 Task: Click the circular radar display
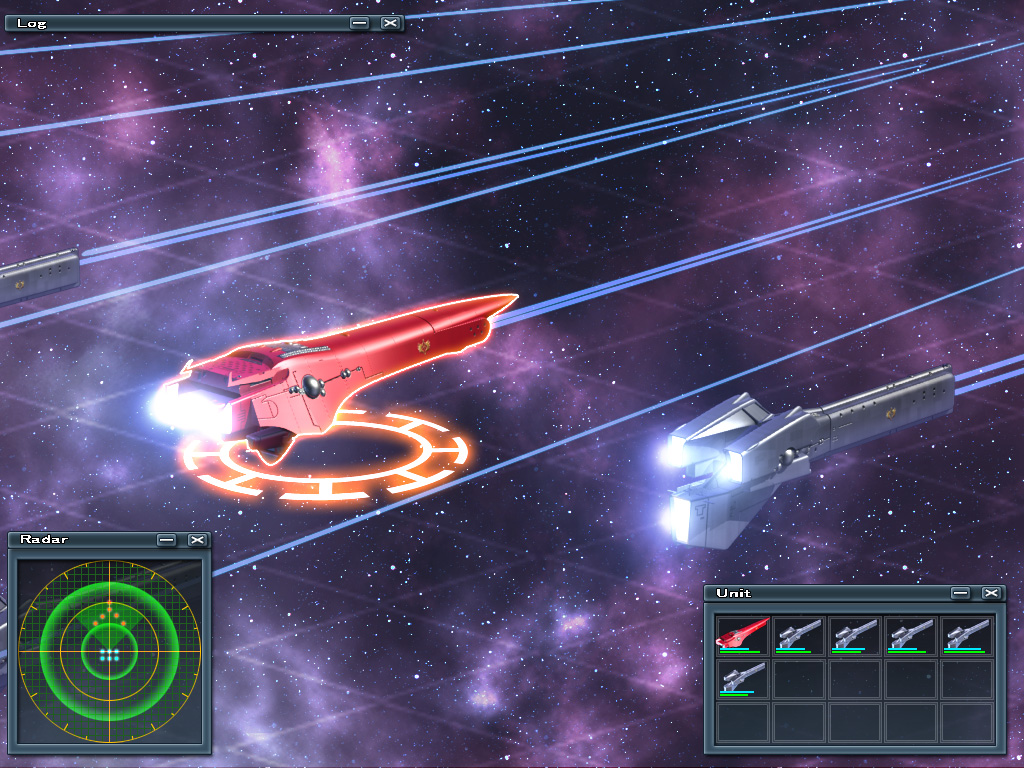point(109,651)
